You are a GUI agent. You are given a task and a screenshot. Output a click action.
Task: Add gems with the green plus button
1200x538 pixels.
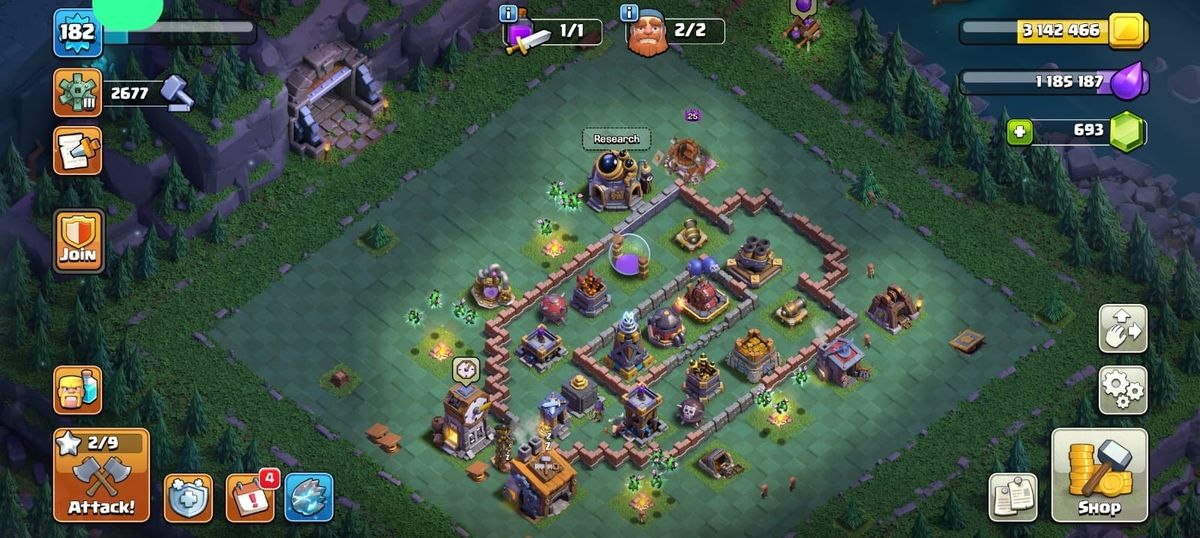(1019, 132)
